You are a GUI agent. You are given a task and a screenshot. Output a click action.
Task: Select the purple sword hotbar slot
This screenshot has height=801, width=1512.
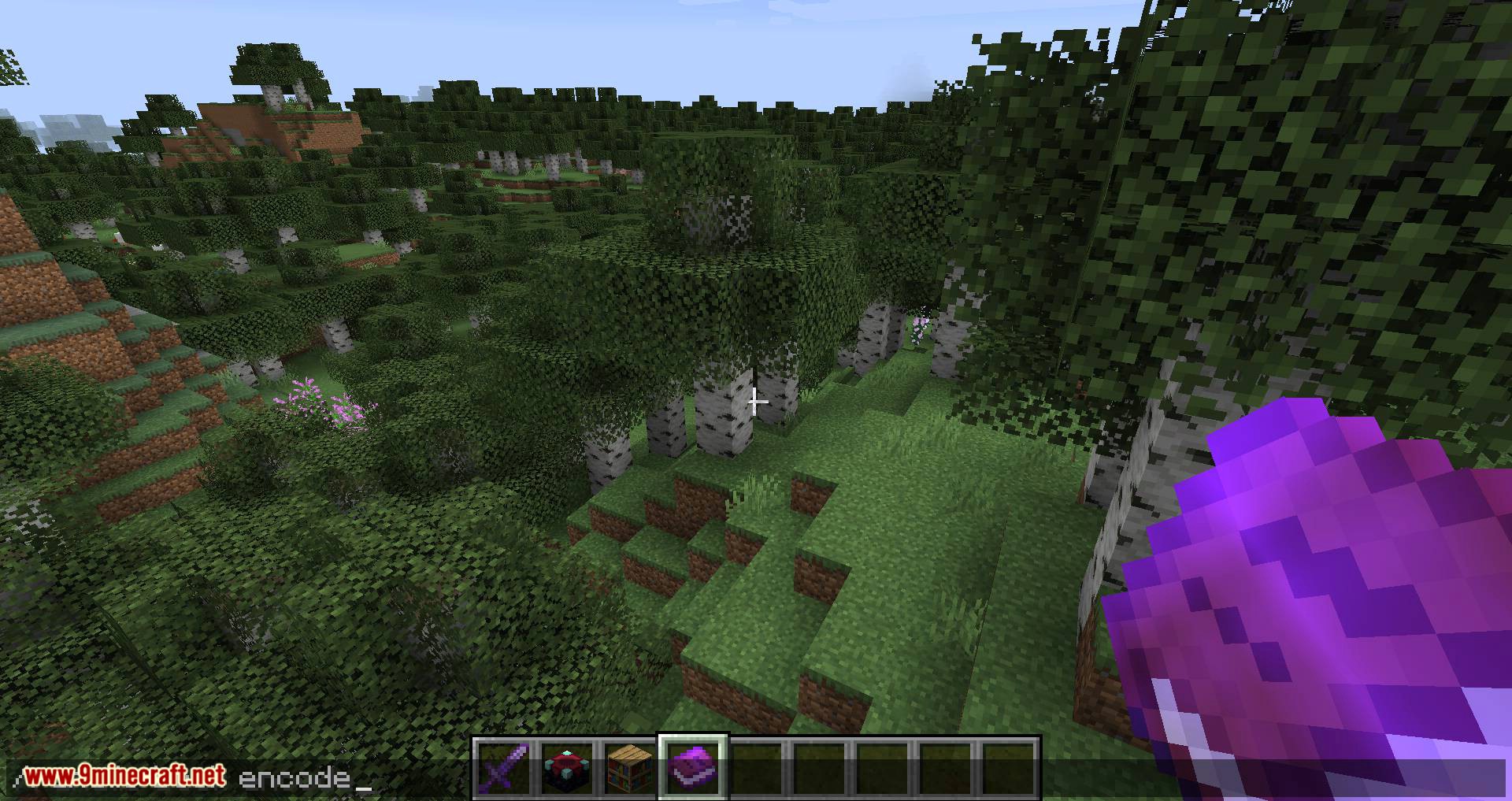[504, 767]
